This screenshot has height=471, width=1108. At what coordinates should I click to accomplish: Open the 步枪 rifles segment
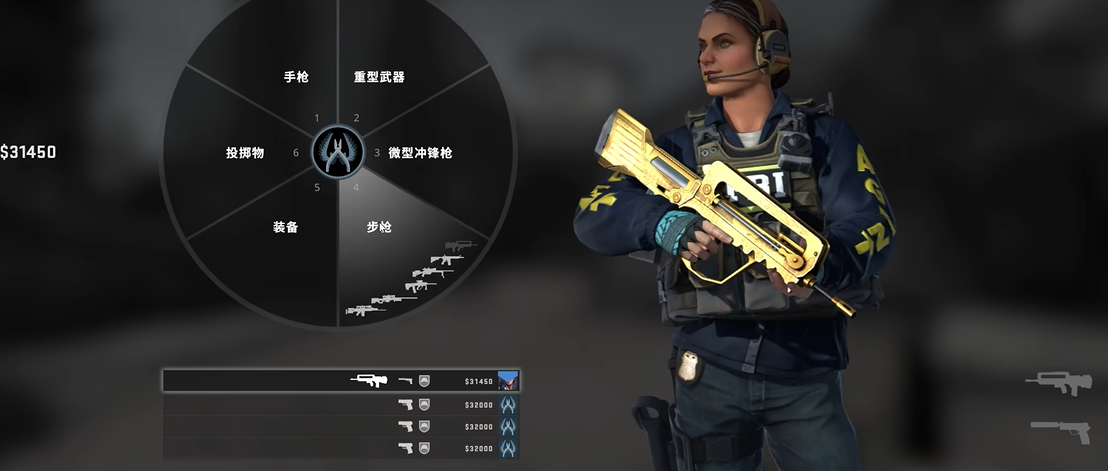(380, 228)
